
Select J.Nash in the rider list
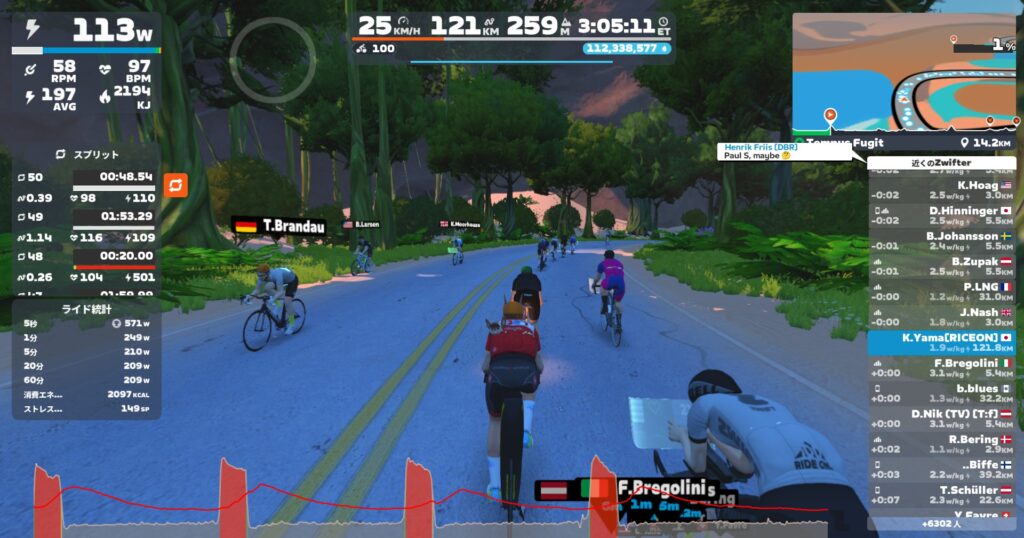941,317
